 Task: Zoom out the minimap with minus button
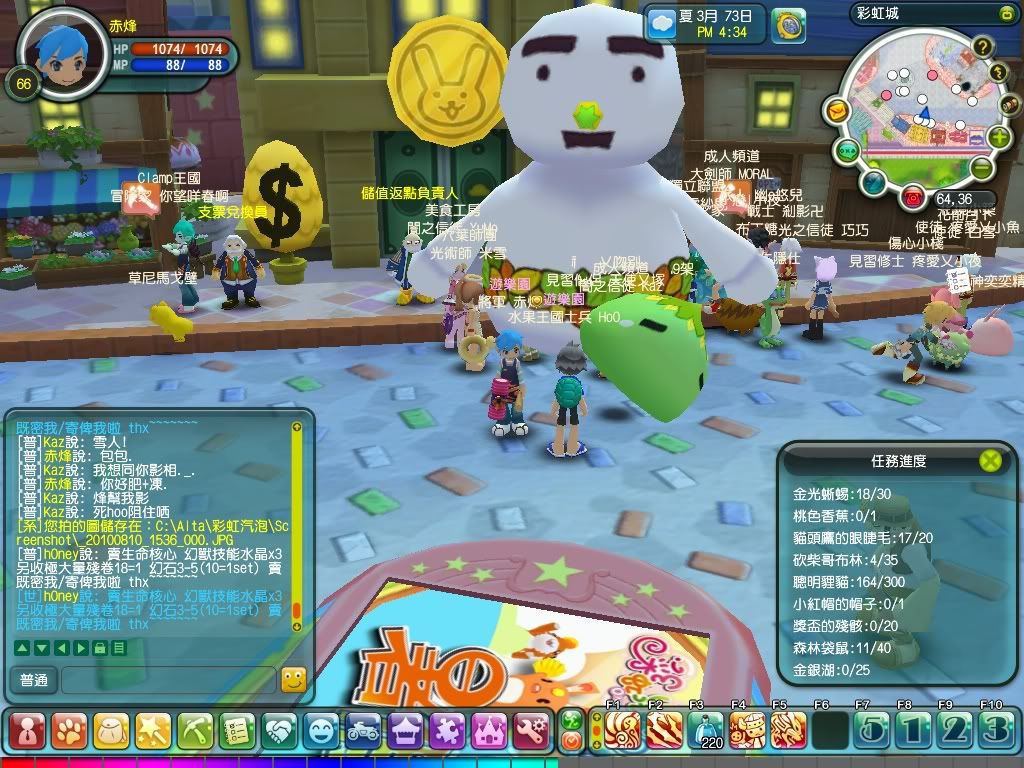tap(981, 168)
